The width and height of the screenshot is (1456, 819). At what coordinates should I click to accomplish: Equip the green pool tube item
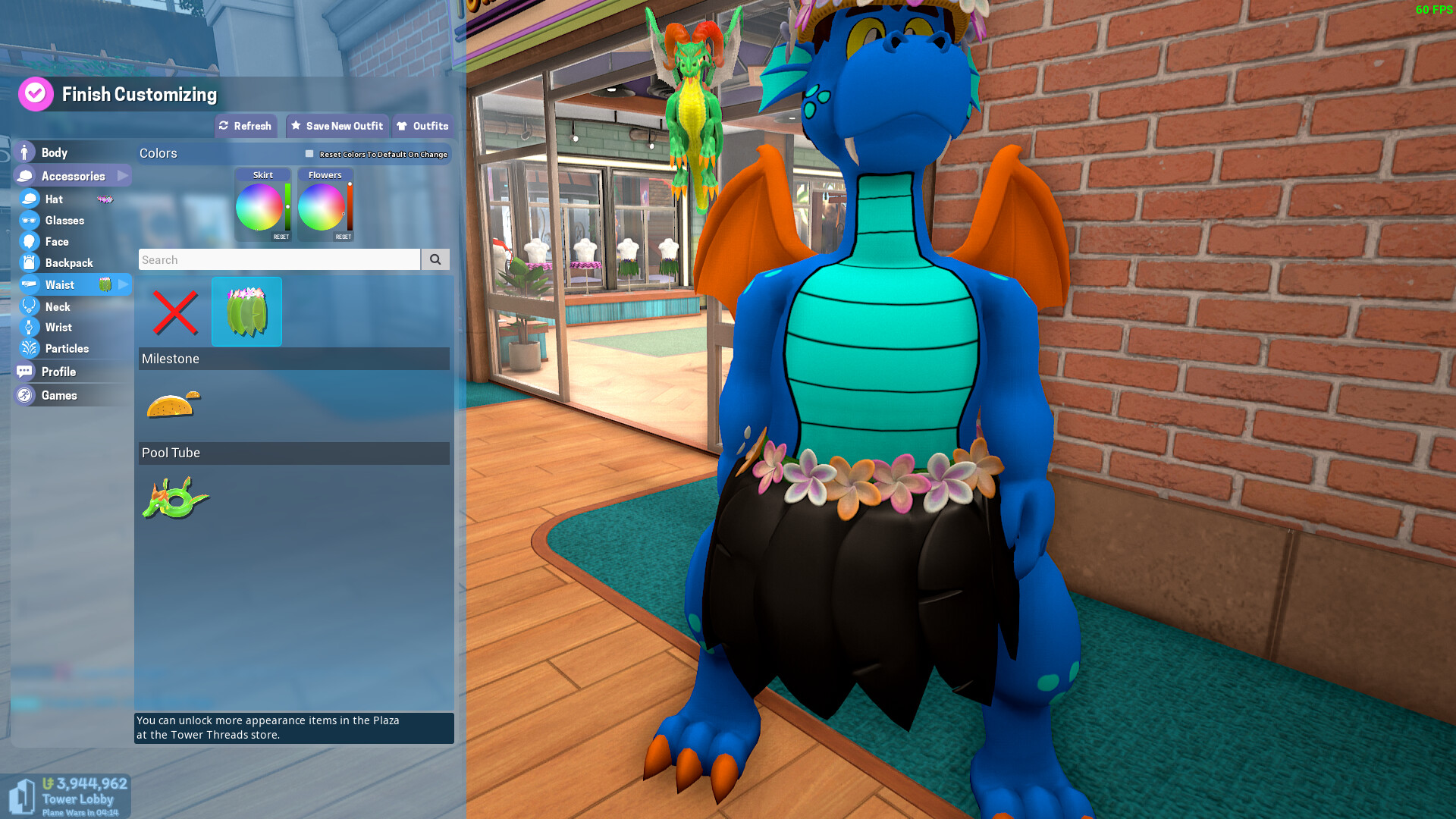point(175,498)
